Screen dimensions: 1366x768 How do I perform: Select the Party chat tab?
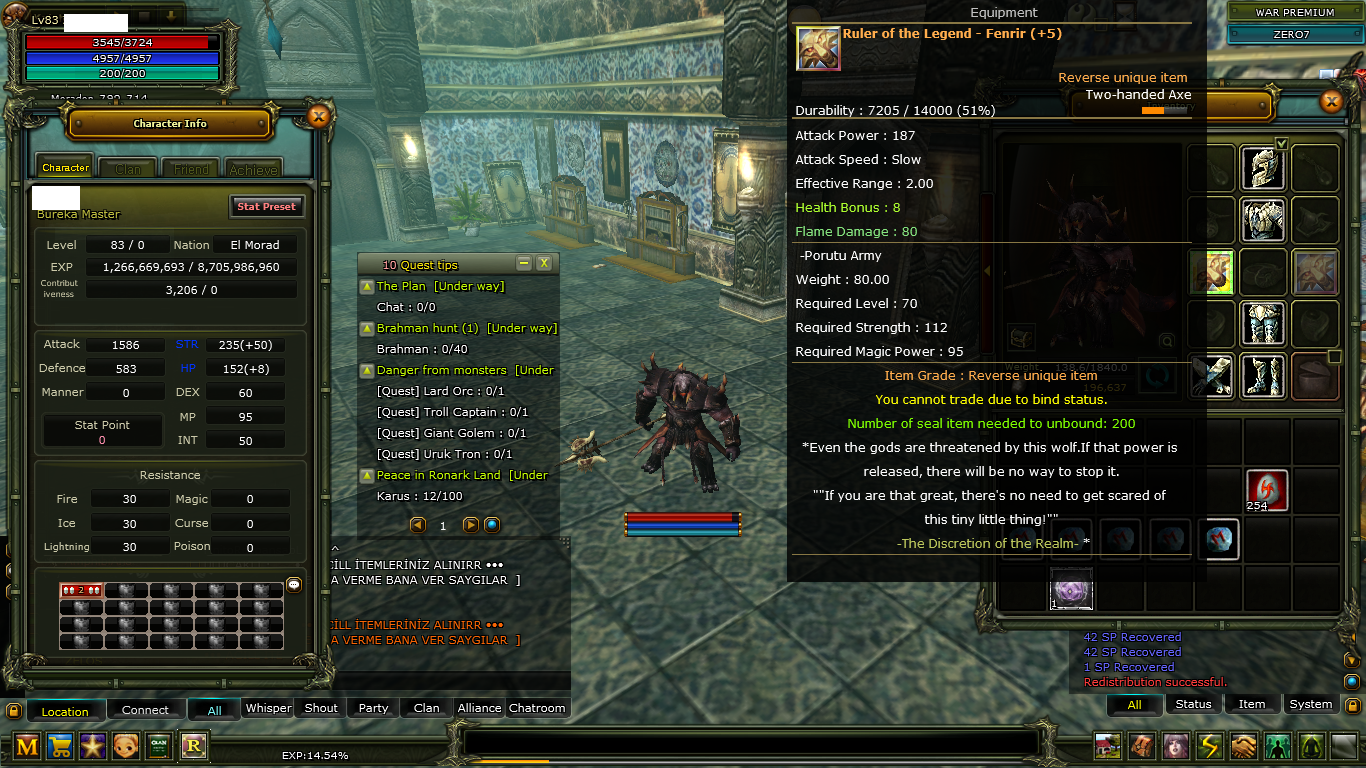(x=374, y=708)
